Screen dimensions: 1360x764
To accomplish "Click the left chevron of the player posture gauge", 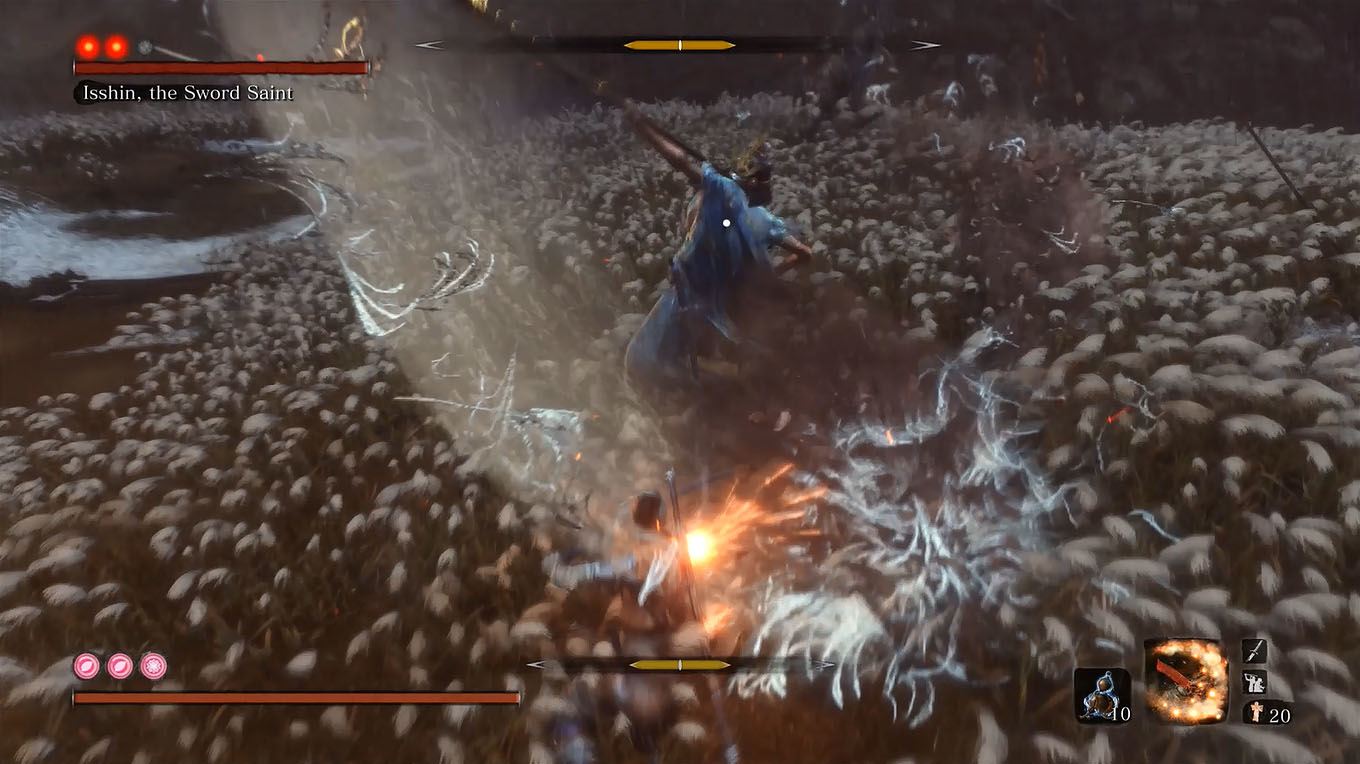I will click(539, 663).
